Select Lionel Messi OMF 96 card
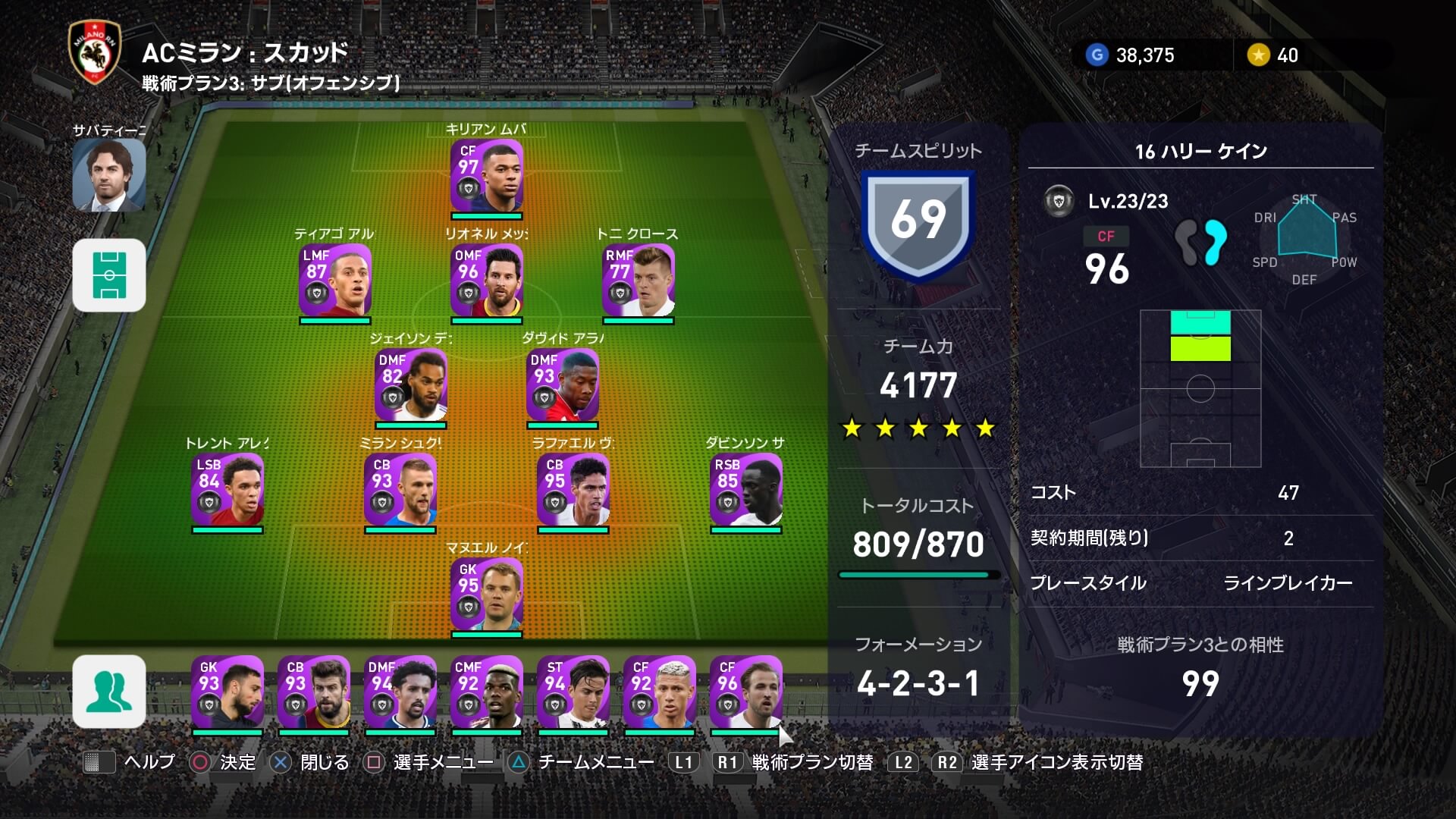Screen dimensions: 1456x819 point(487,280)
